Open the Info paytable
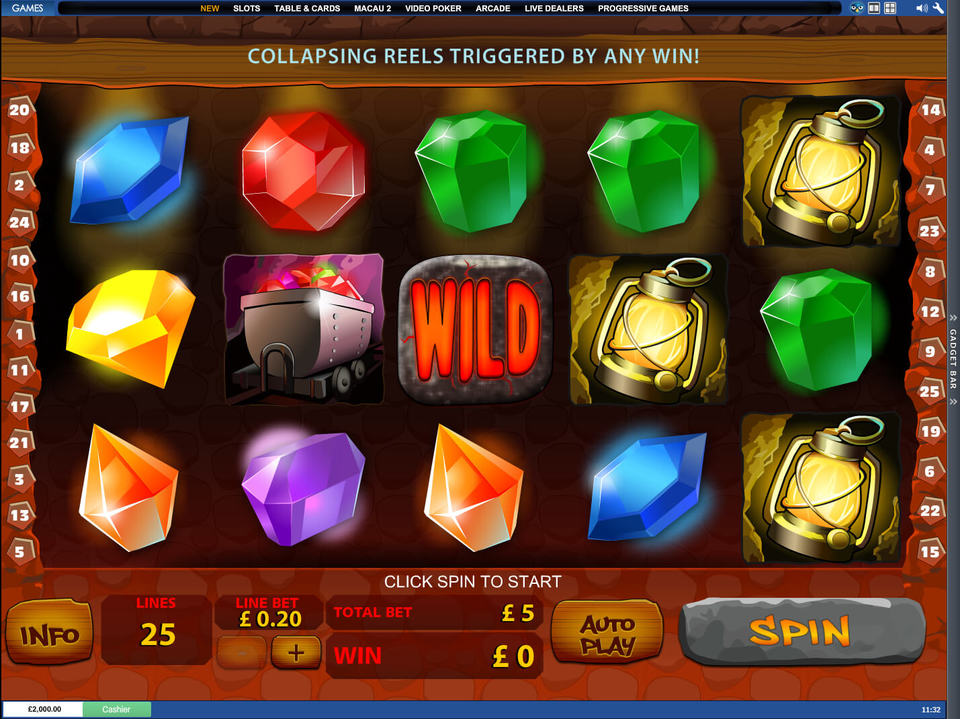The height and width of the screenshot is (719, 960). (49, 634)
